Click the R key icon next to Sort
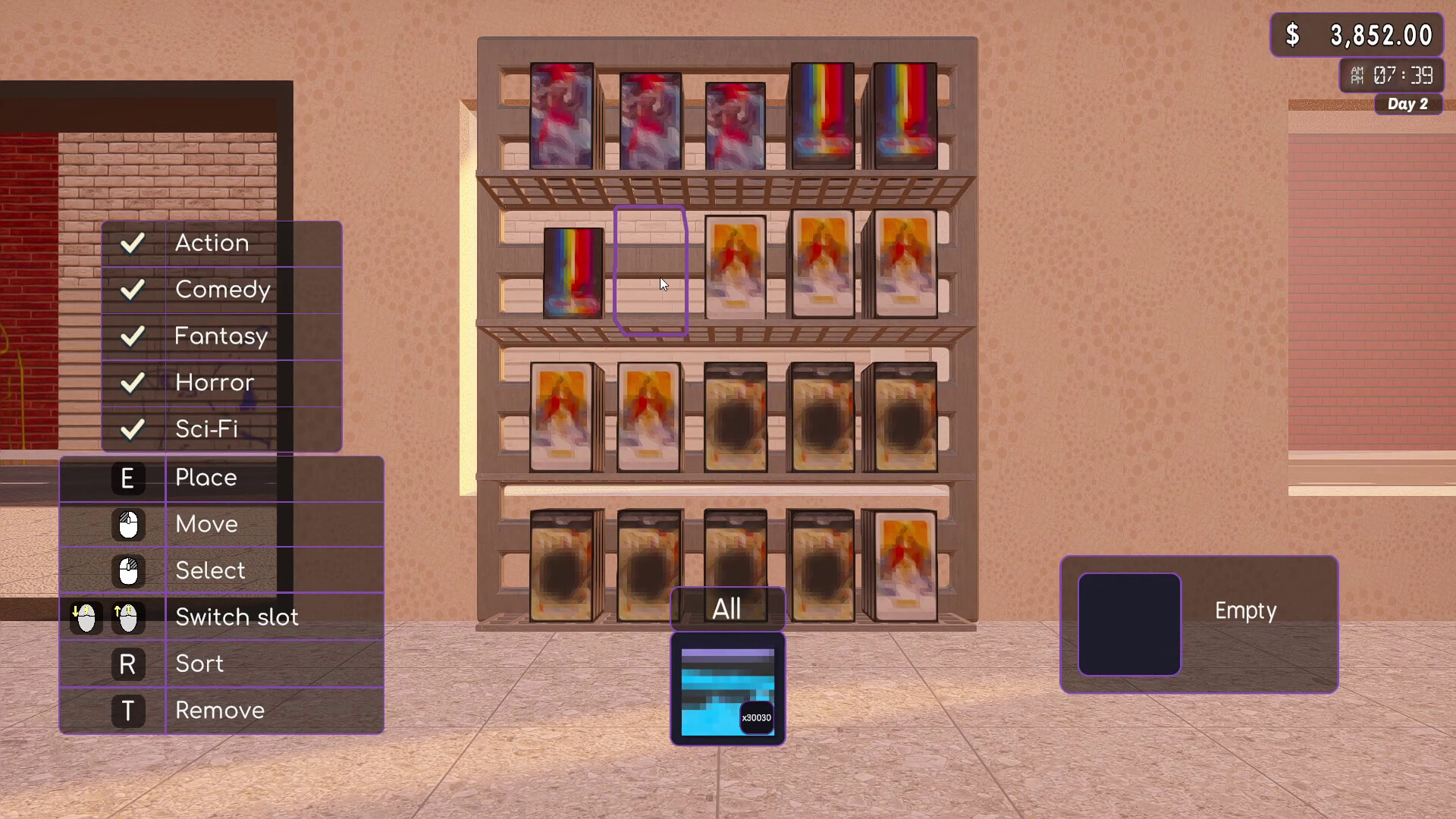This screenshot has width=1456, height=819. point(127,664)
